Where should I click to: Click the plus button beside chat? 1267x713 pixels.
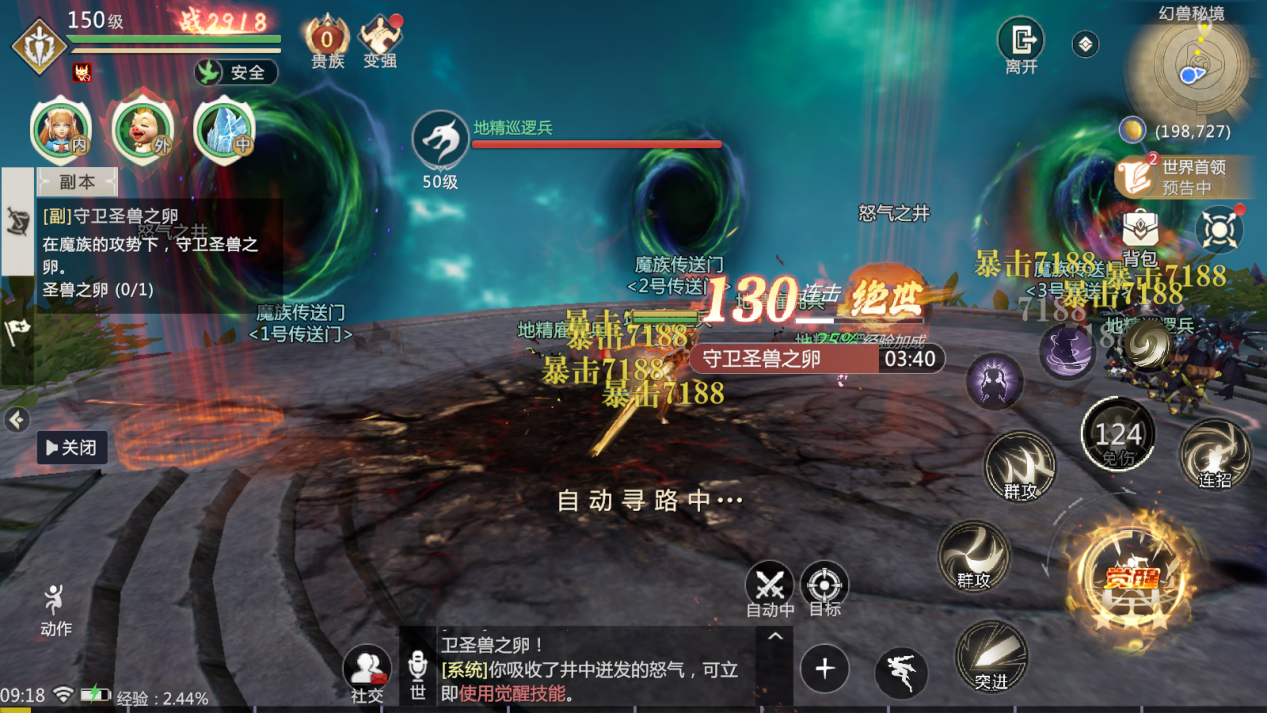point(825,668)
